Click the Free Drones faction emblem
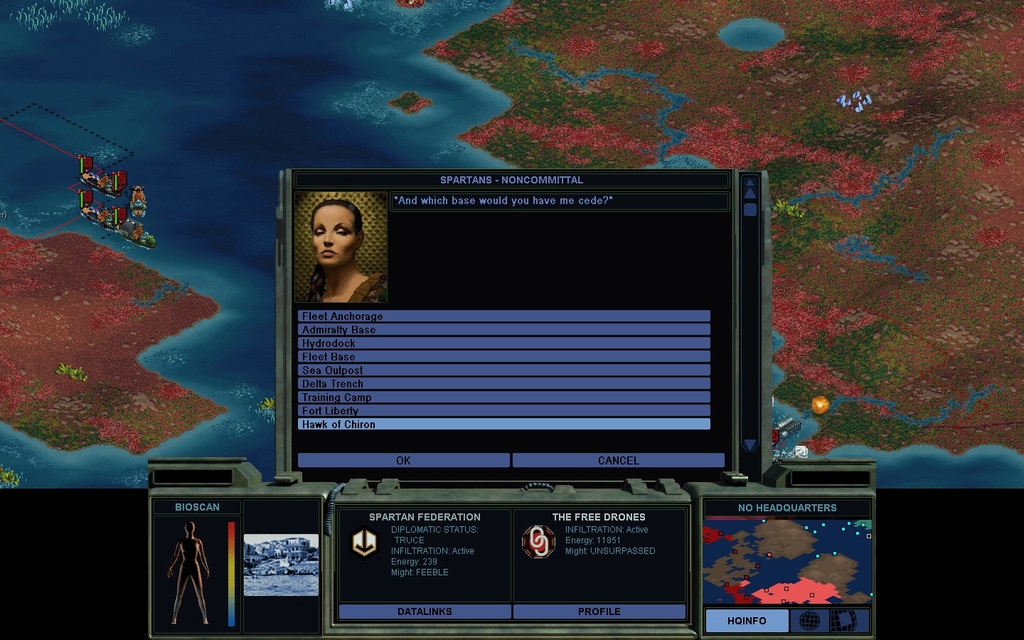The width and height of the screenshot is (1024, 640). tap(538, 542)
